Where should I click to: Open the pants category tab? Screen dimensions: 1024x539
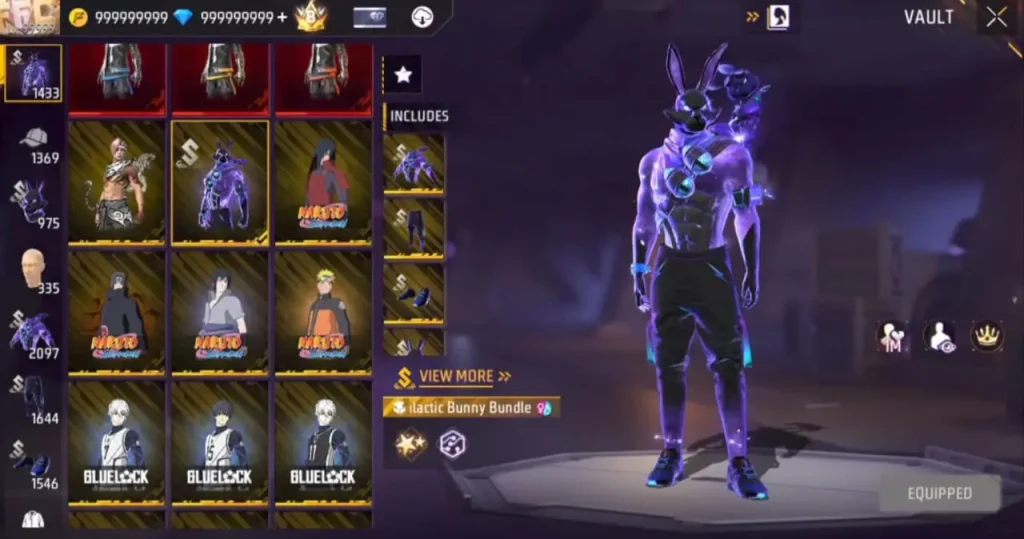(x=34, y=400)
